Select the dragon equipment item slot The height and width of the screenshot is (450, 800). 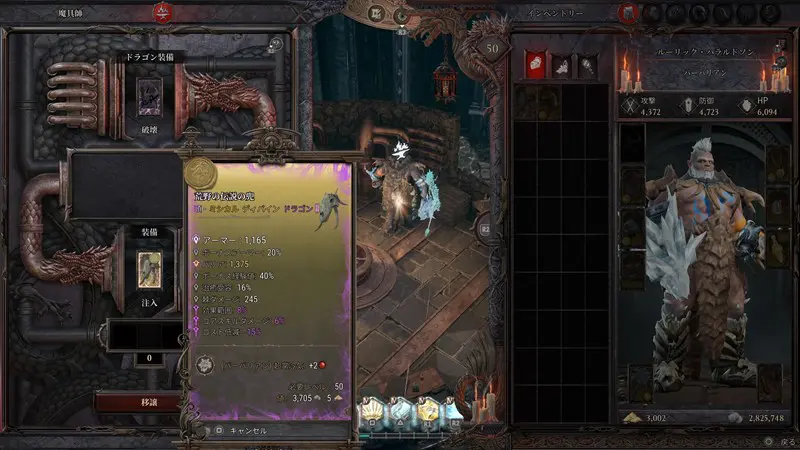point(149,101)
